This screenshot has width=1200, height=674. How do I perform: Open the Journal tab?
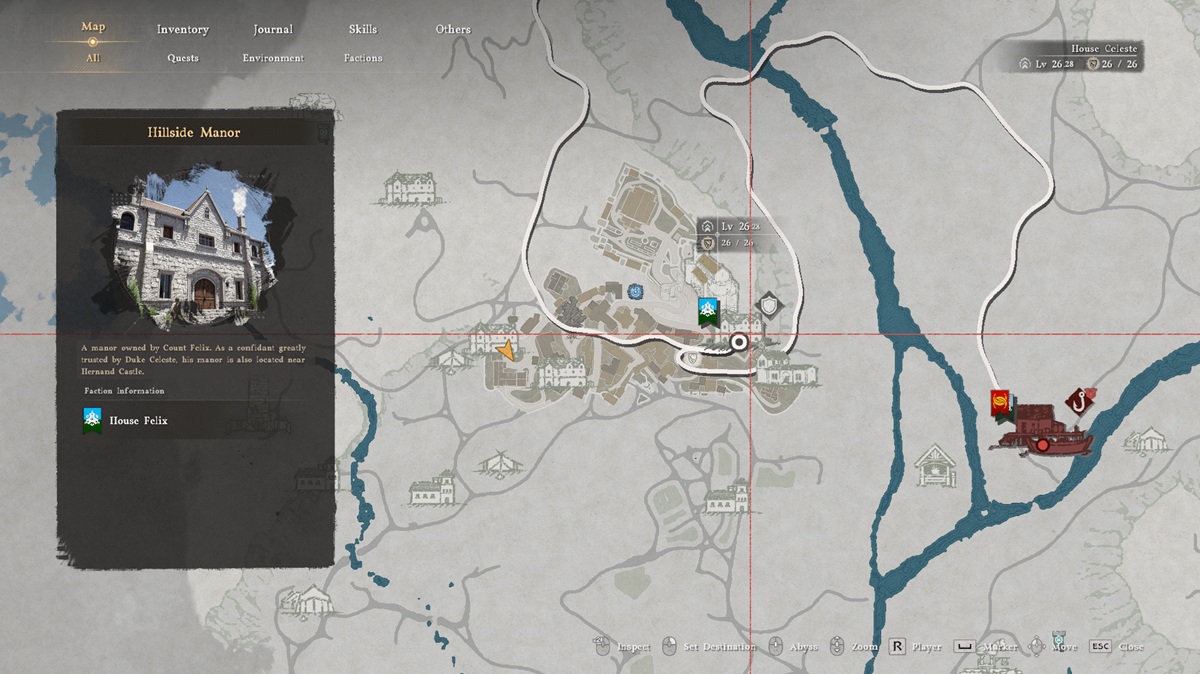[272, 30]
